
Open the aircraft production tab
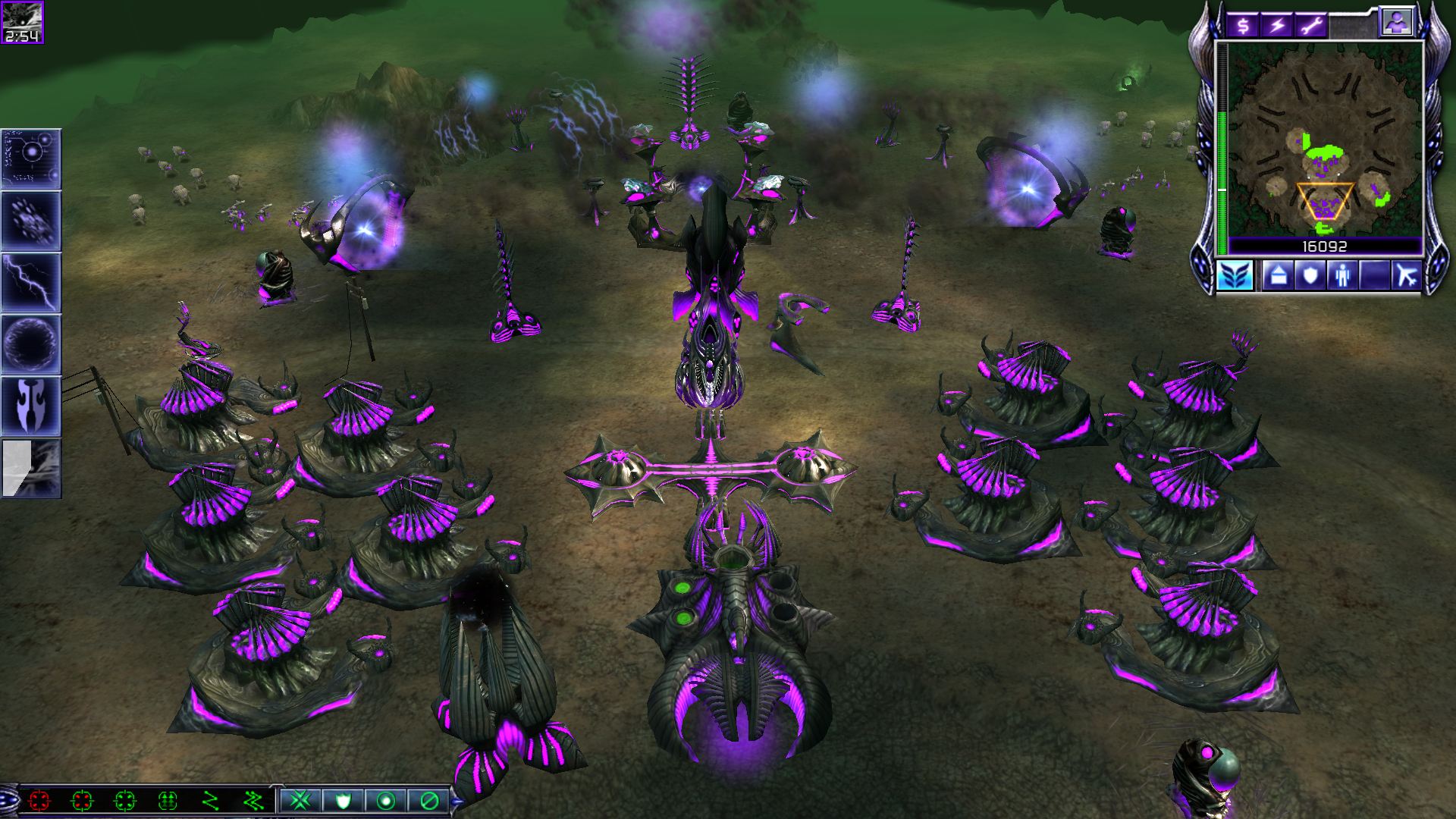[x=1407, y=275]
